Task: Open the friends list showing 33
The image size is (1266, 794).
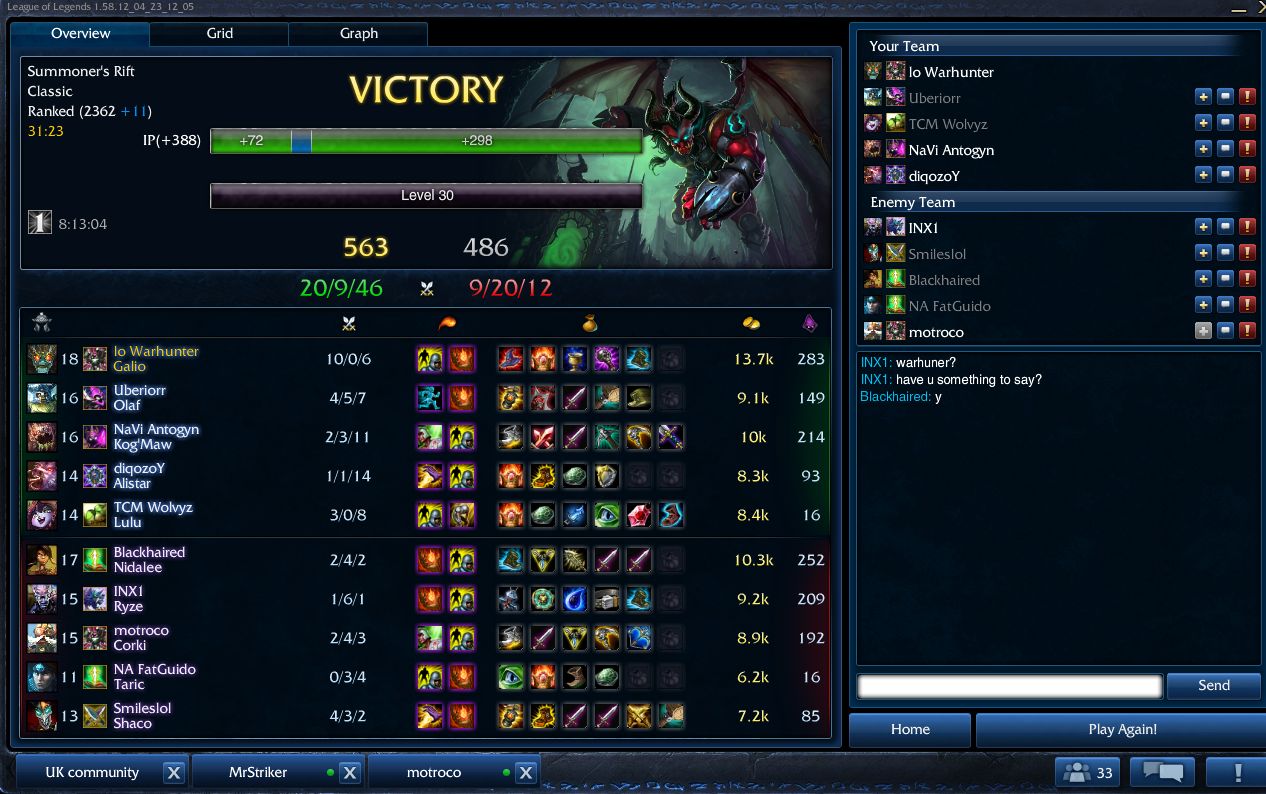Action: pyautogui.click(x=1089, y=772)
